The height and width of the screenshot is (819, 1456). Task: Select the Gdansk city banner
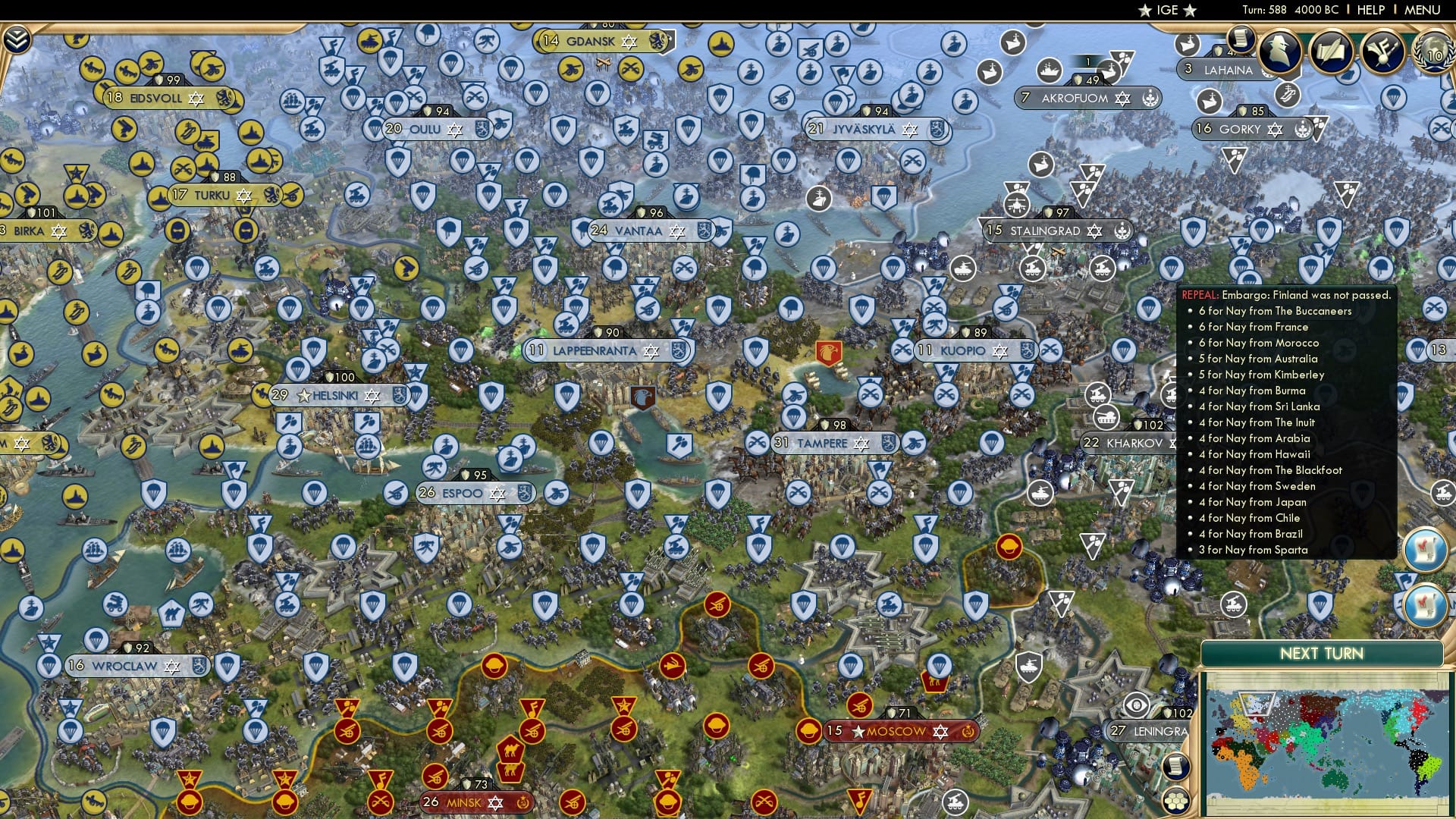coord(591,42)
